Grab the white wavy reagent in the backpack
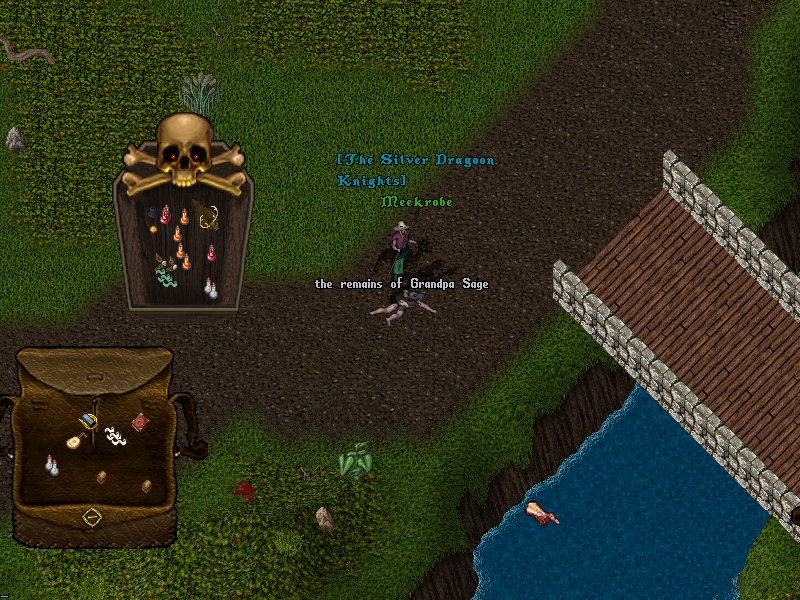 click(115, 435)
